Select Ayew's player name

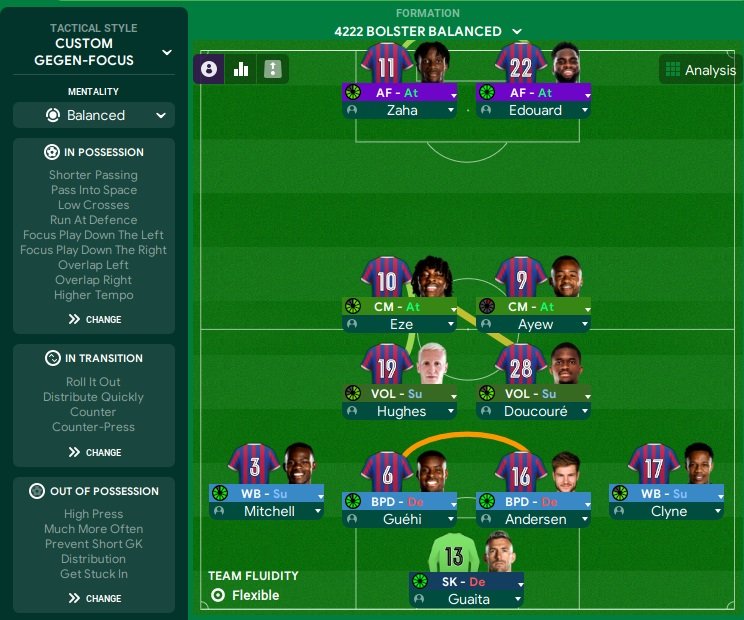point(535,325)
